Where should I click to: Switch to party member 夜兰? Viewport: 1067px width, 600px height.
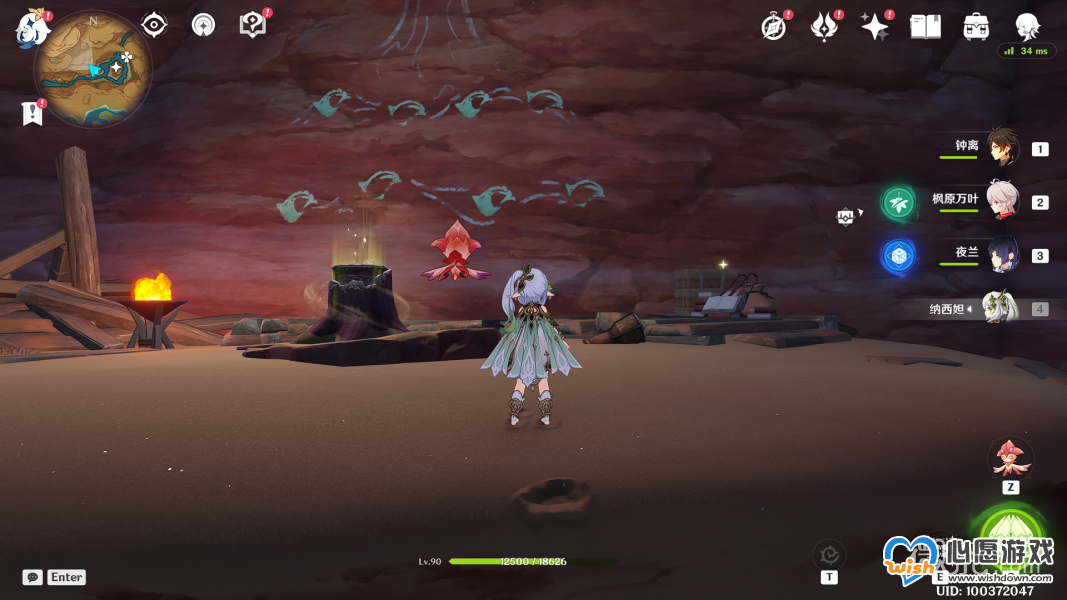click(1002, 255)
